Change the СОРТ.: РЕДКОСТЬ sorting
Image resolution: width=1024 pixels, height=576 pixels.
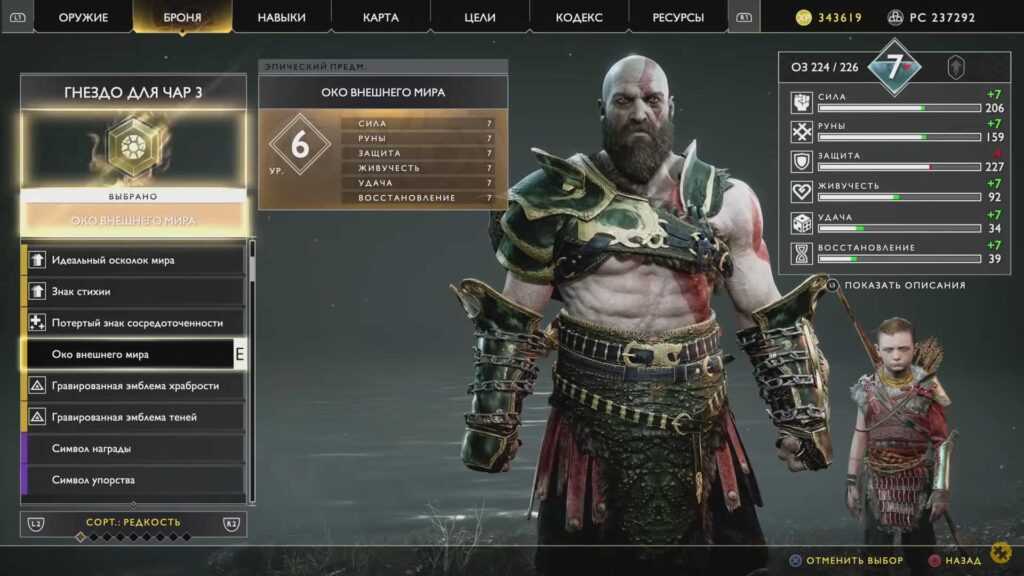pyautogui.click(x=133, y=522)
